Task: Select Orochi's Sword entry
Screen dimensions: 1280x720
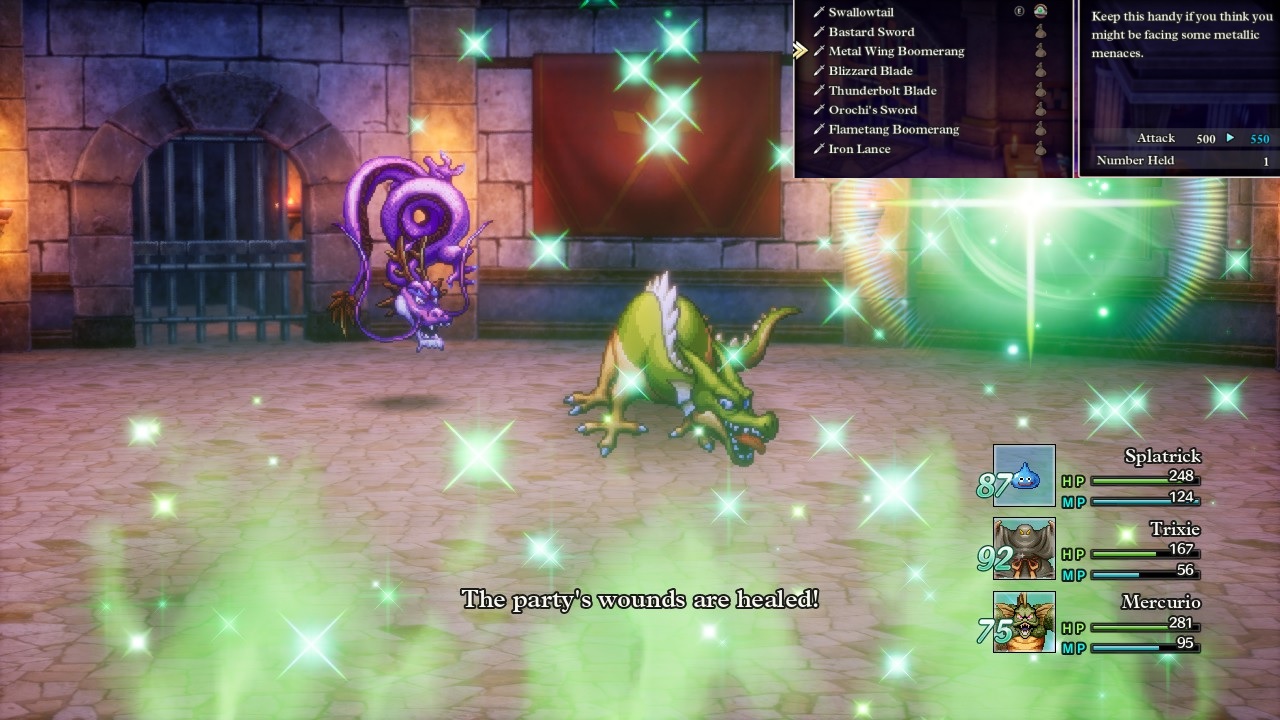Action: [x=872, y=110]
